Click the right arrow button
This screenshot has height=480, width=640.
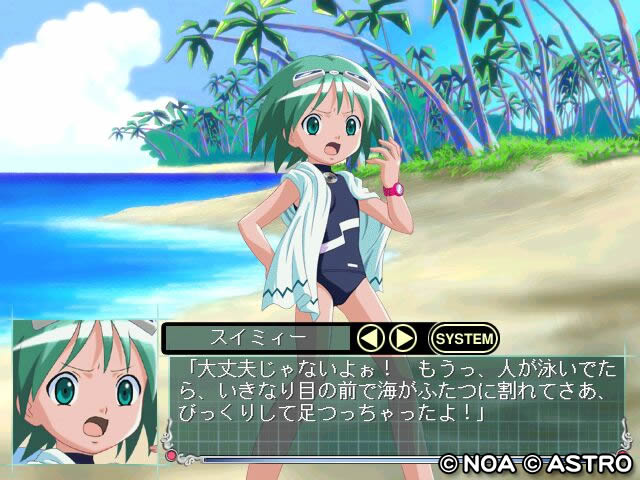[x=402, y=338]
